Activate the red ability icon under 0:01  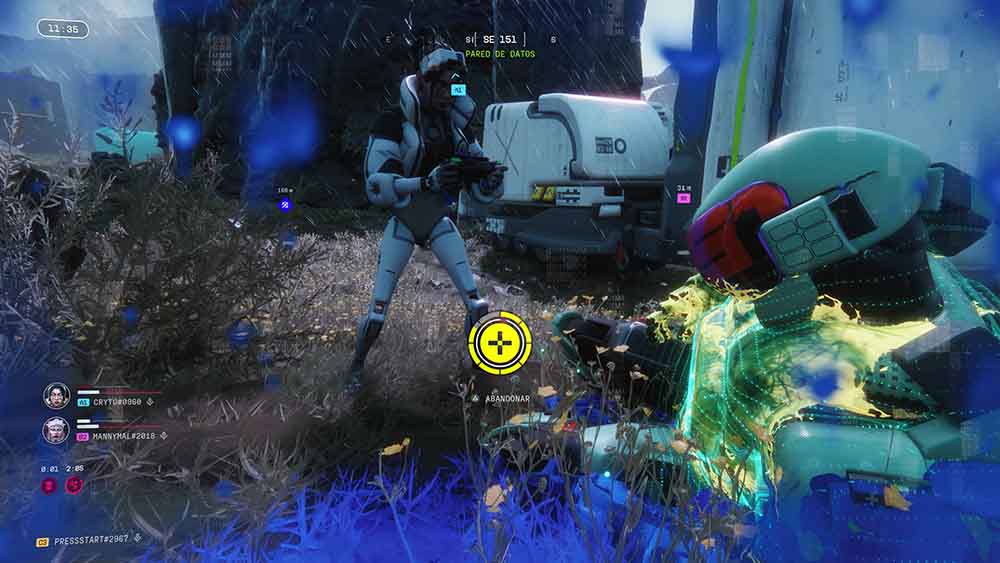49,485
